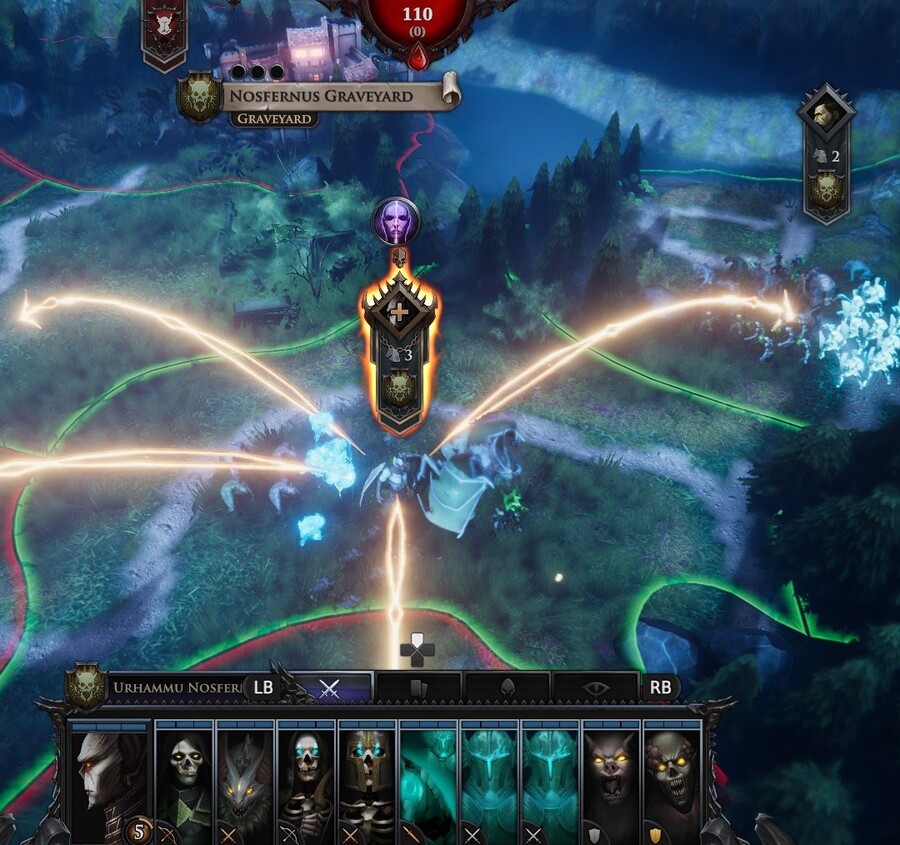Open the red faction banner at top
The image size is (900, 845).
pyautogui.click(x=163, y=30)
